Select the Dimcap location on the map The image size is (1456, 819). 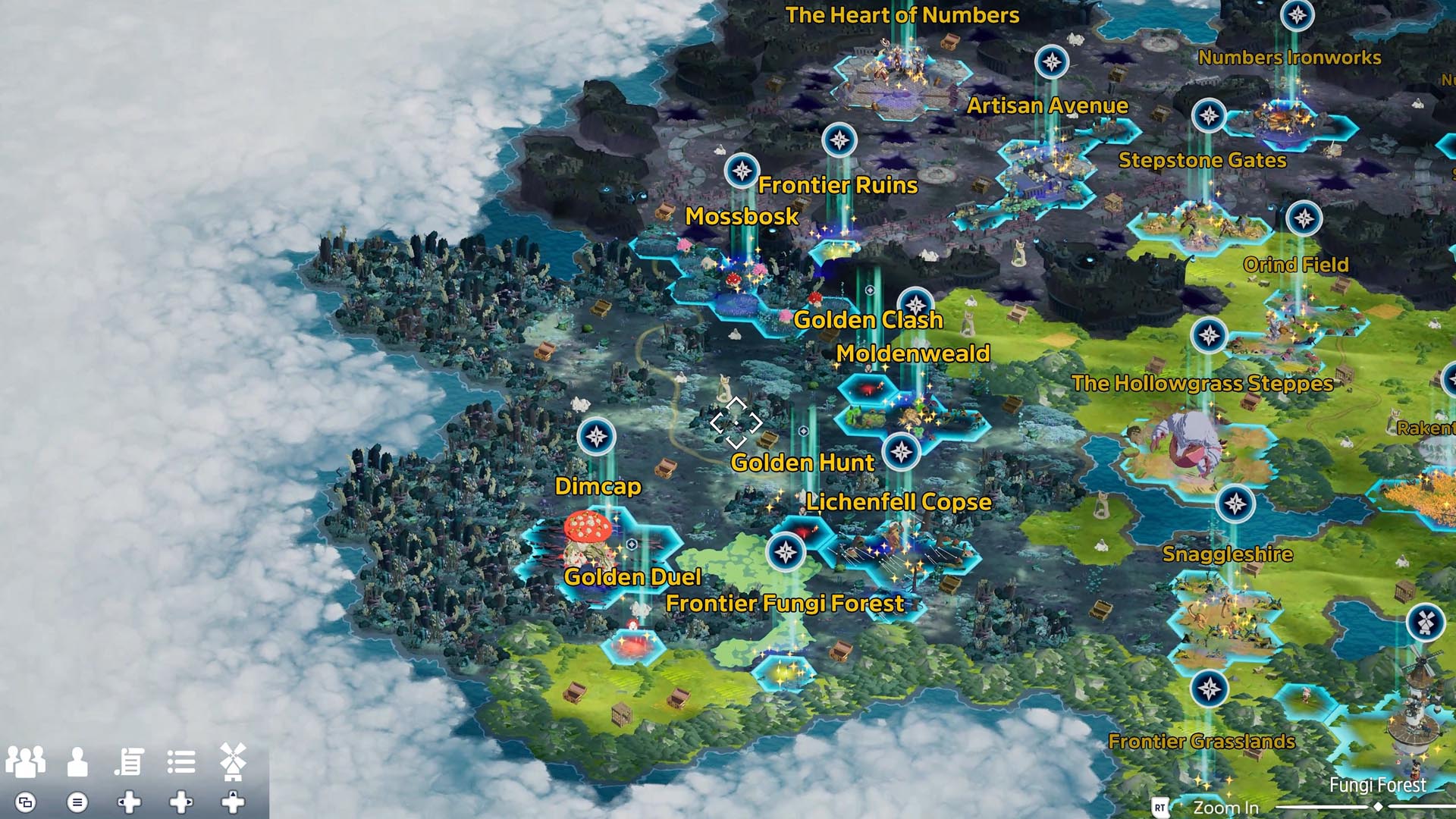[598, 486]
